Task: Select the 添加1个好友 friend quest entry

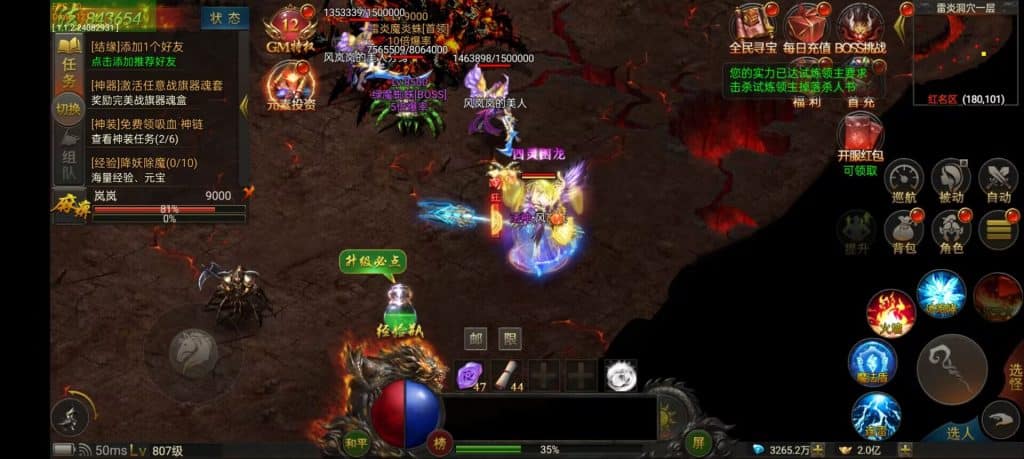Action: tap(150, 54)
